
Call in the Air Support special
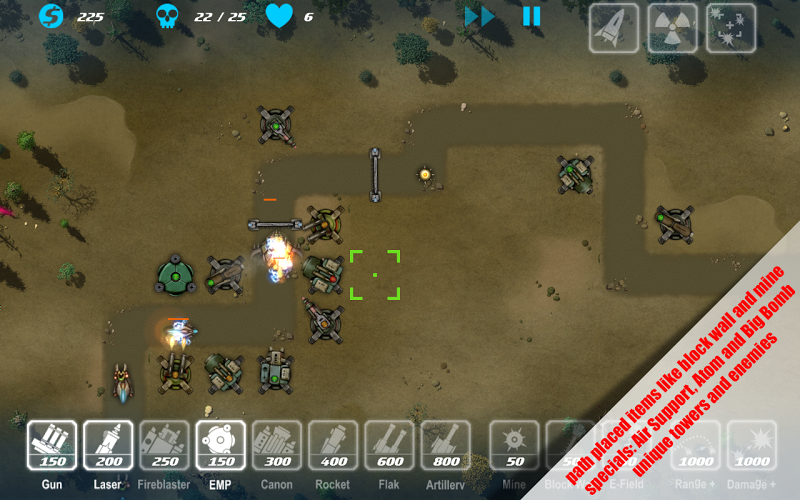point(613,28)
